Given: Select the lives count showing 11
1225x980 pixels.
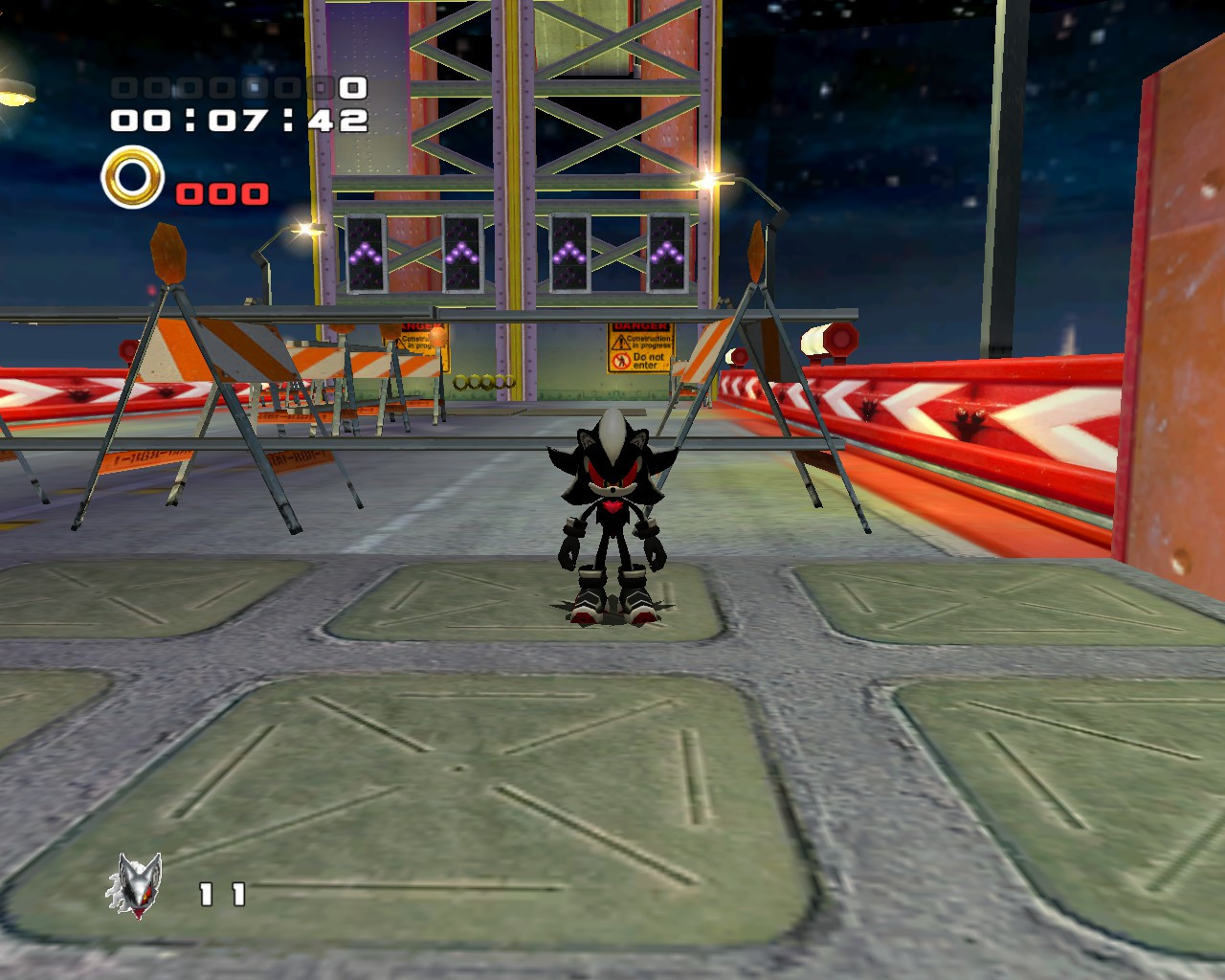Looking at the screenshot, I should coord(220,893).
